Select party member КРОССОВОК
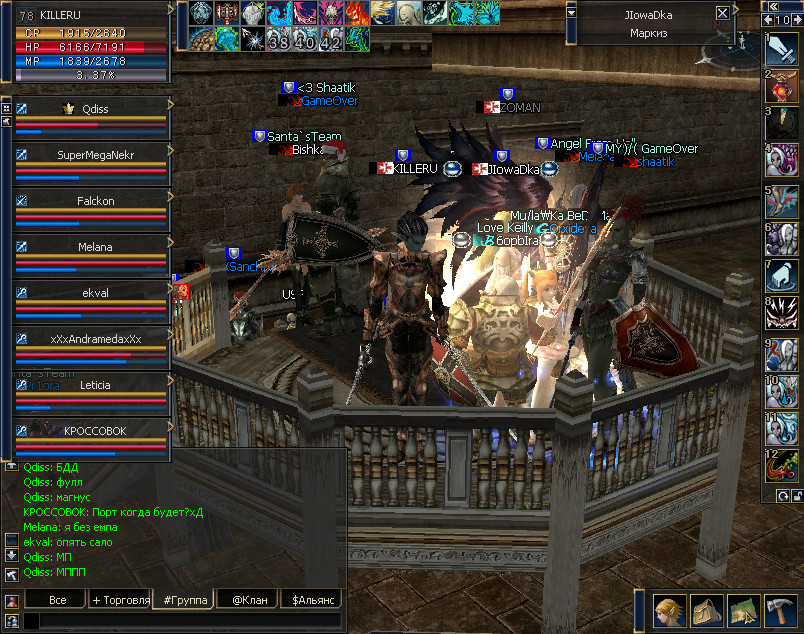This screenshot has height=634, width=804. coord(95,430)
